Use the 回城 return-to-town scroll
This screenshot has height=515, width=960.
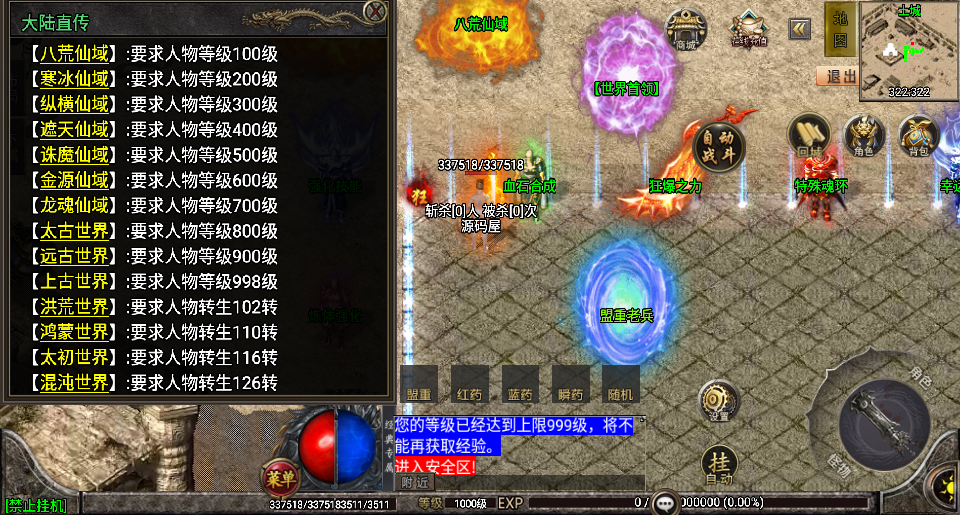[x=809, y=136]
